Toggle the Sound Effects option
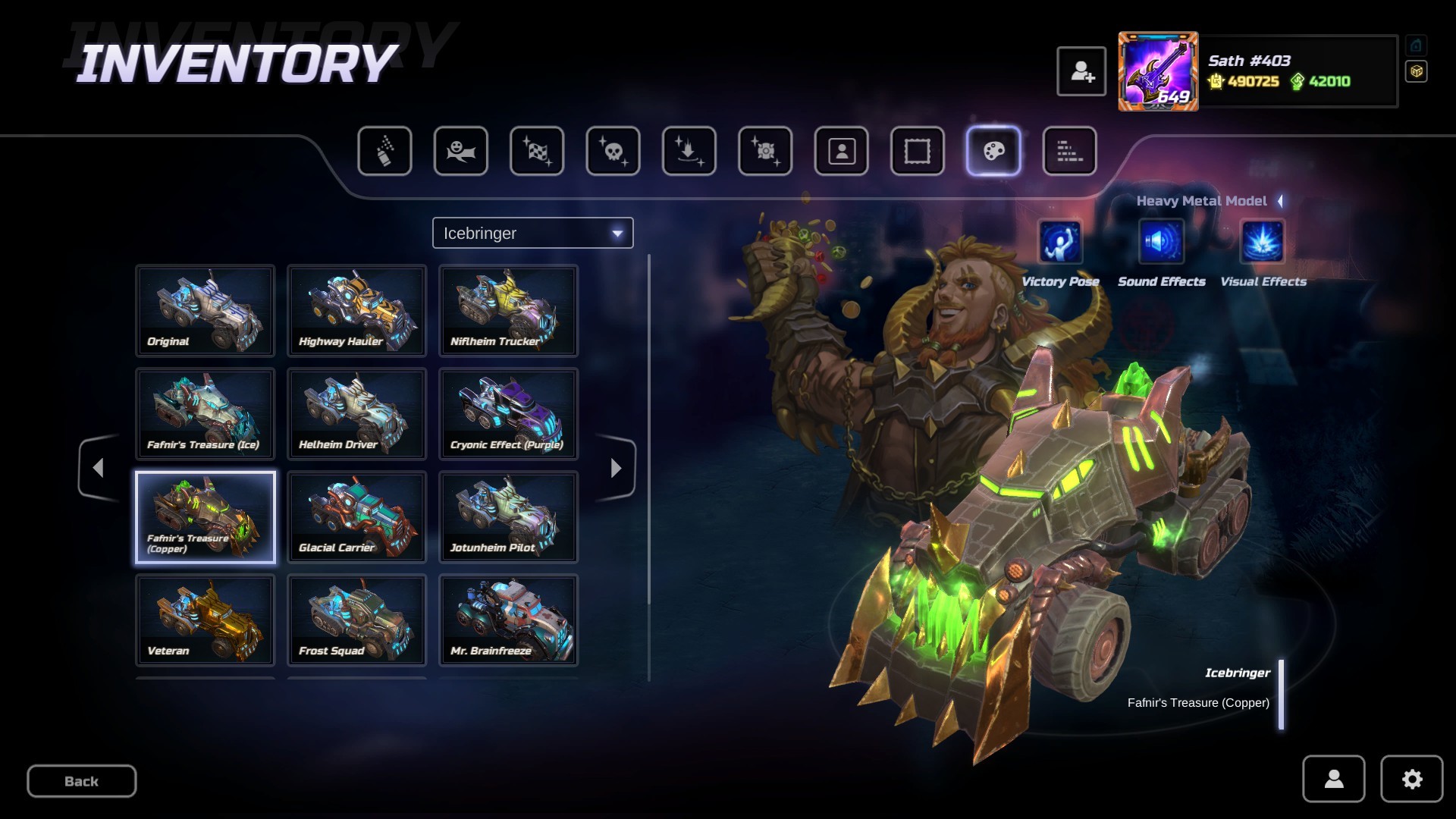This screenshot has height=819, width=1456. (x=1161, y=244)
